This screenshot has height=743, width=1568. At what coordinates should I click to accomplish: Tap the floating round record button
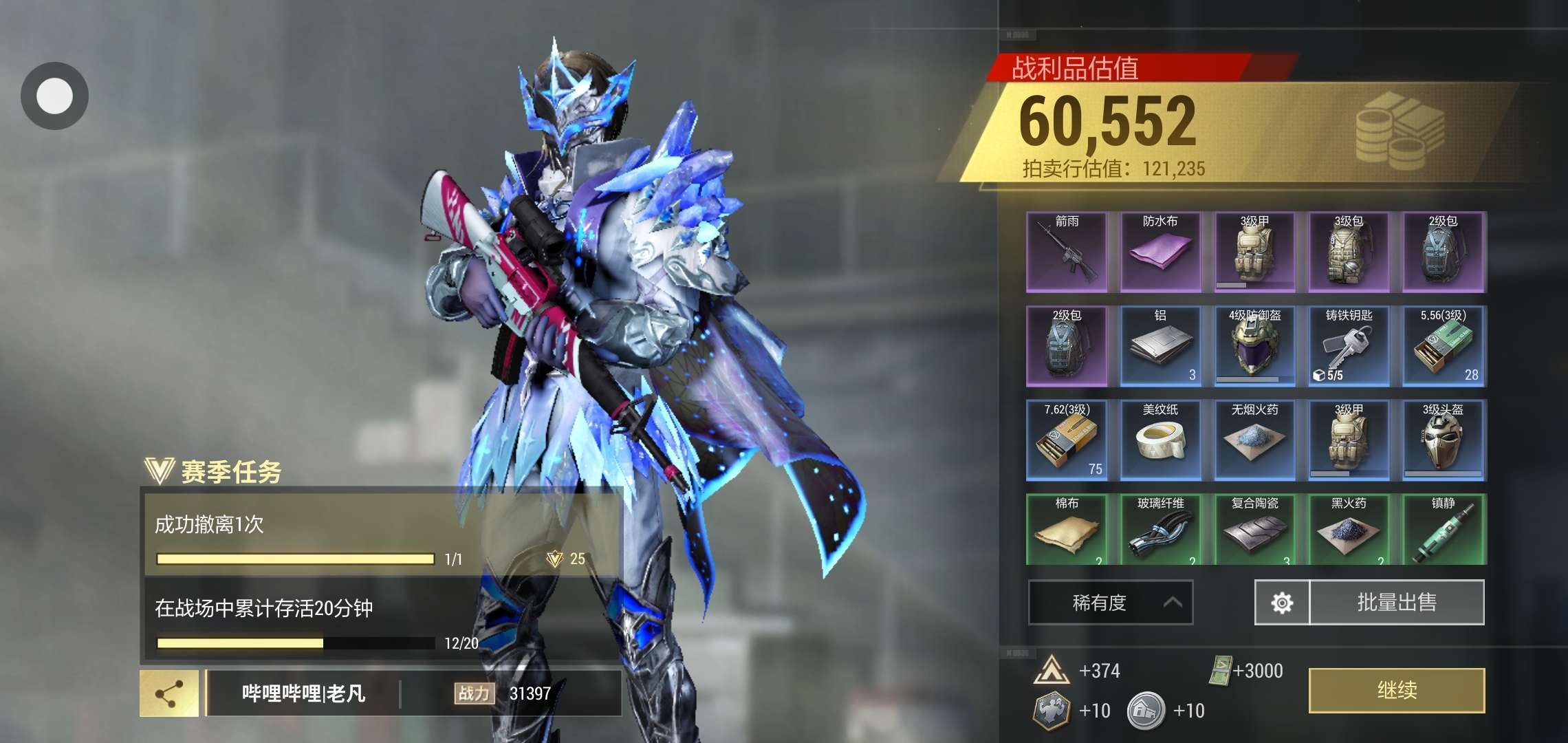point(54,96)
